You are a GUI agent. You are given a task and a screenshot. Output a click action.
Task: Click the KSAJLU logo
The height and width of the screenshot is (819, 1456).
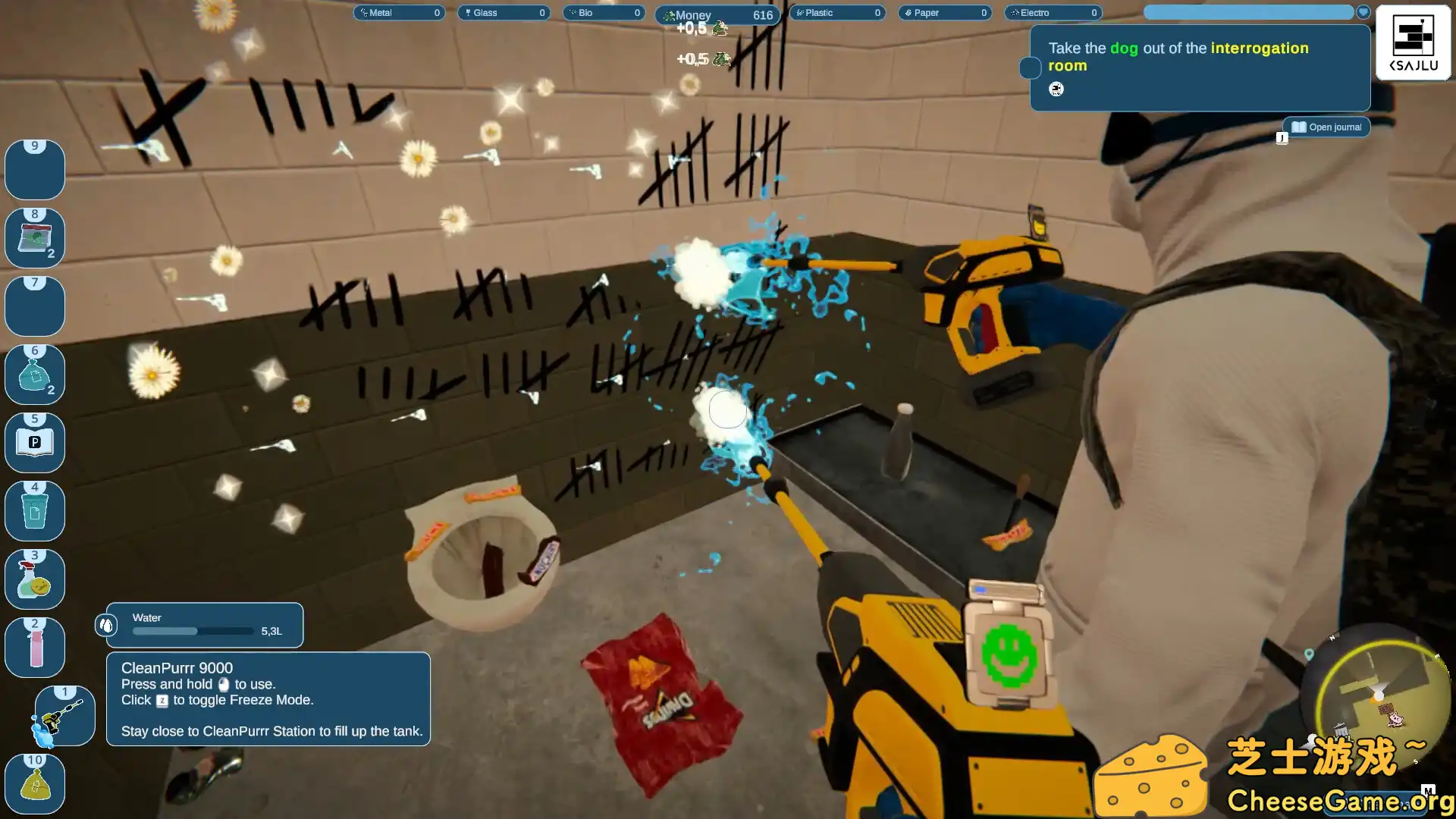point(1413,43)
